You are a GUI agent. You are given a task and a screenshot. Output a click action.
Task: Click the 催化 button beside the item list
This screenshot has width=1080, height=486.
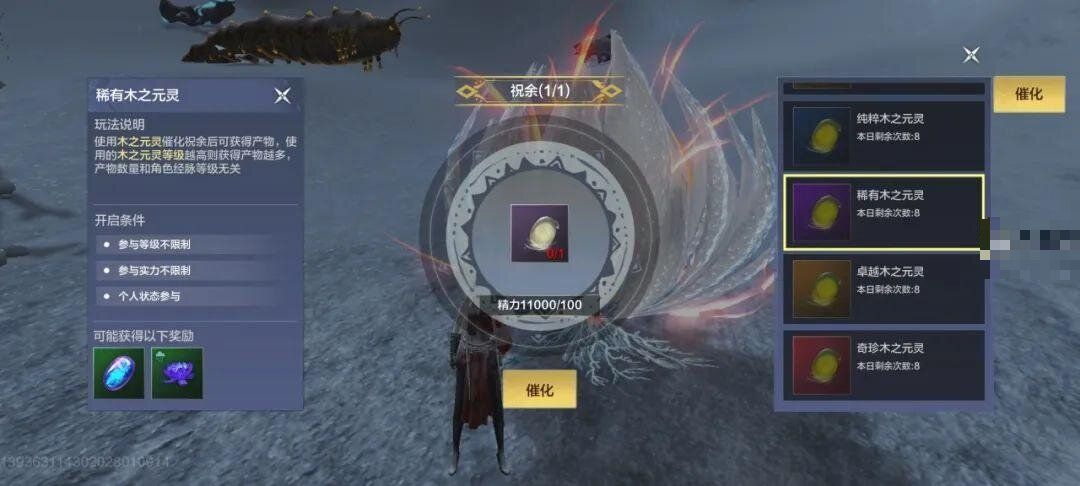(1028, 94)
